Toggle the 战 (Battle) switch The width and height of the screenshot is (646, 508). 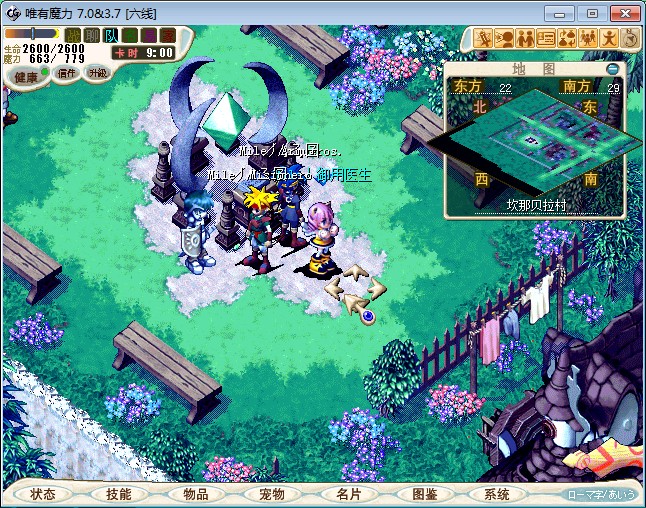(x=72, y=35)
